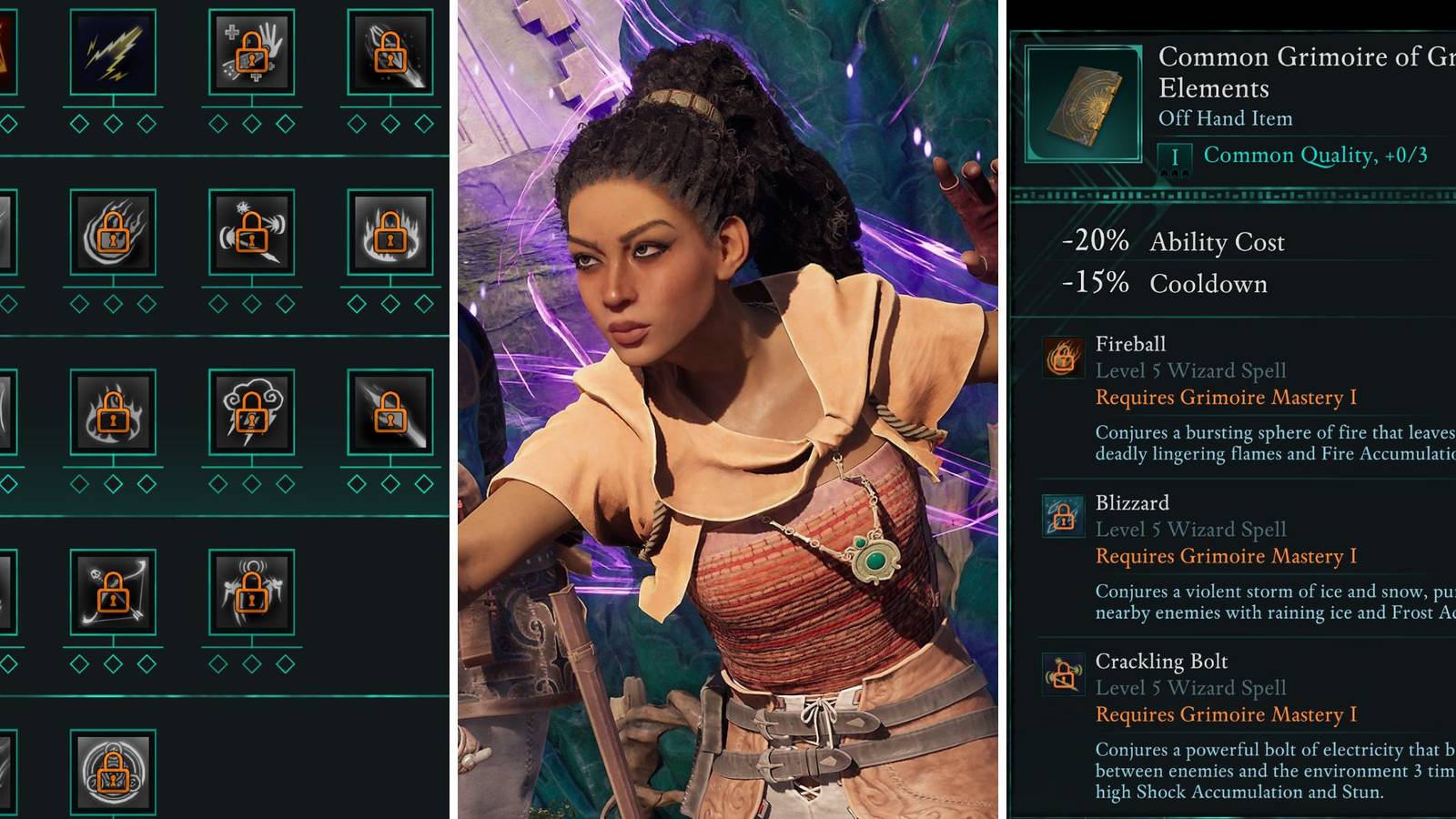Choose the locked bow and arrow ability
This screenshot has height=819, width=1456.
pos(113,592)
